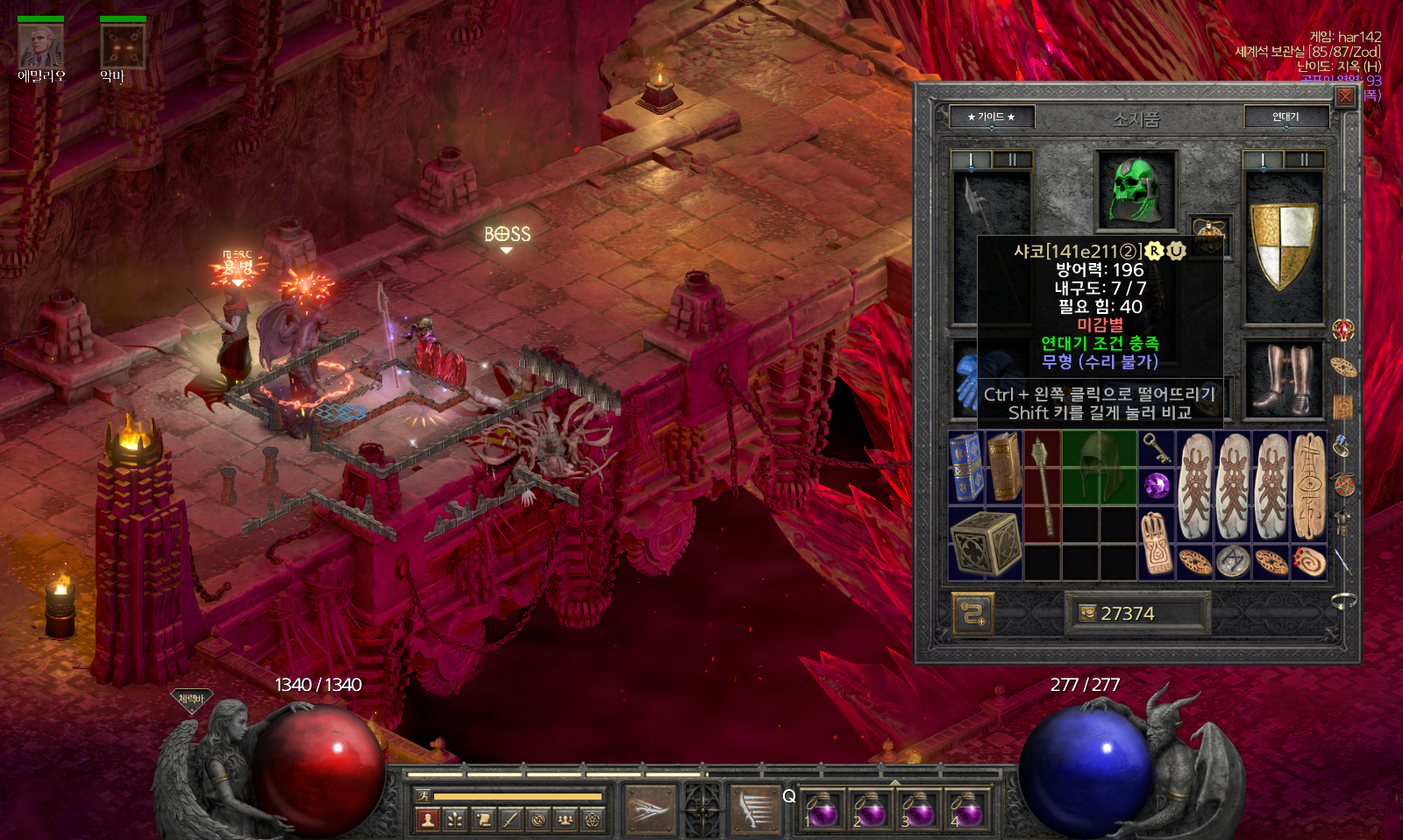Click the left-hand attack skill icon
1403x840 pixels.
pyautogui.click(x=649, y=808)
